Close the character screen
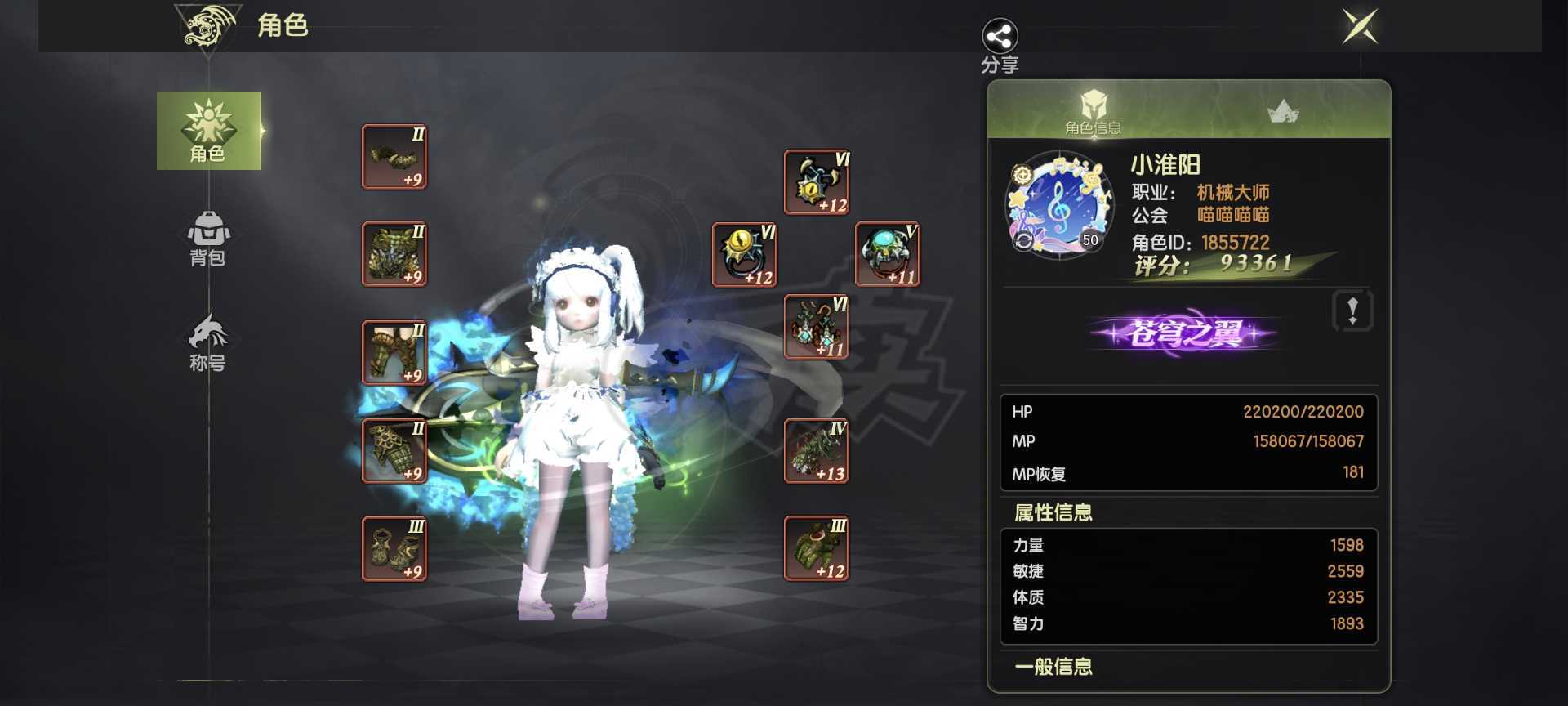The height and width of the screenshot is (706, 1568). pos(1360,27)
